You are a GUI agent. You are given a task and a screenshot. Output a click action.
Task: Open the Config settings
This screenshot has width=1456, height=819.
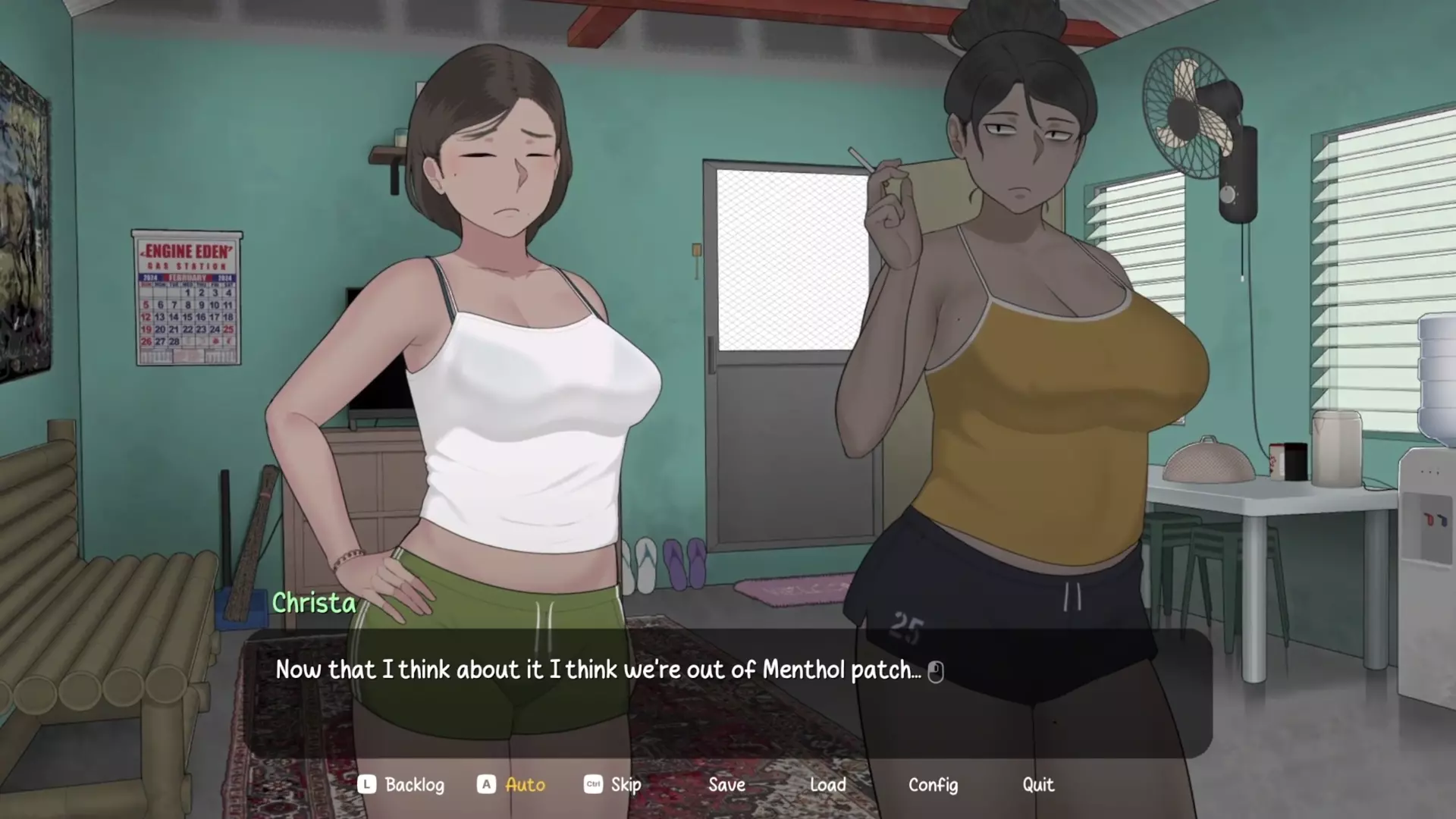tap(933, 785)
